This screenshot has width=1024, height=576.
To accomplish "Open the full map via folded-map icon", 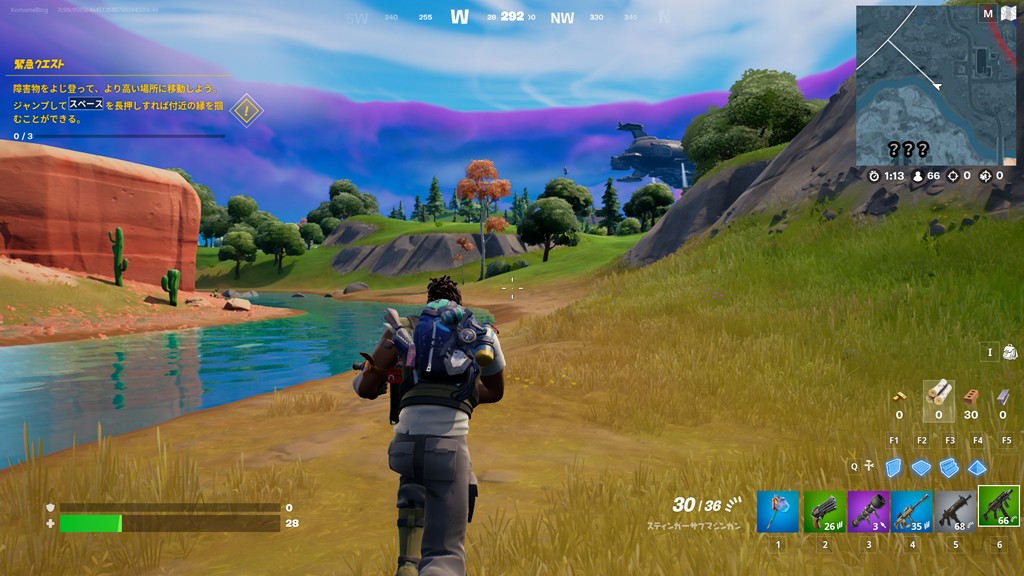I will point(1008,13).
